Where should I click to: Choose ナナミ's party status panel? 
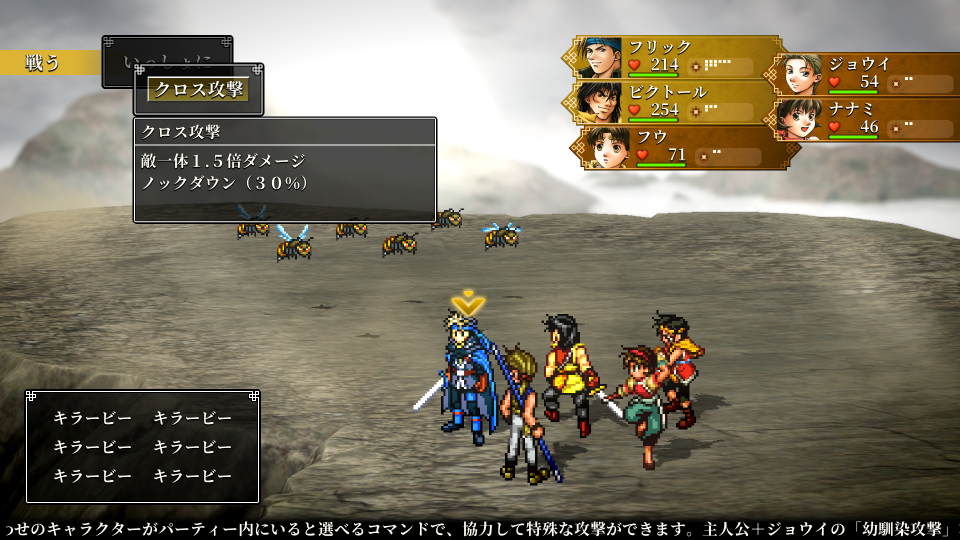(866, 118)
